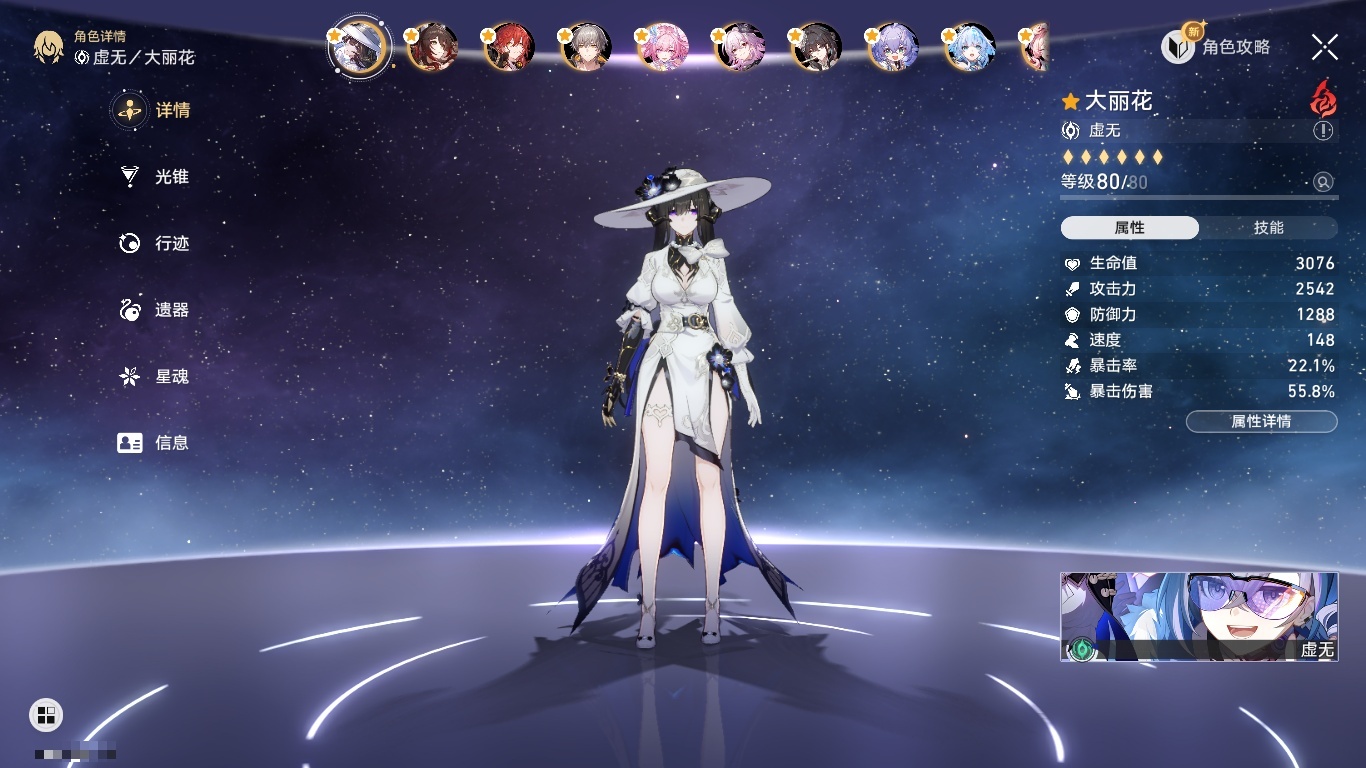
Task: Close the character details screen
Action: (x=1324, y=47)
